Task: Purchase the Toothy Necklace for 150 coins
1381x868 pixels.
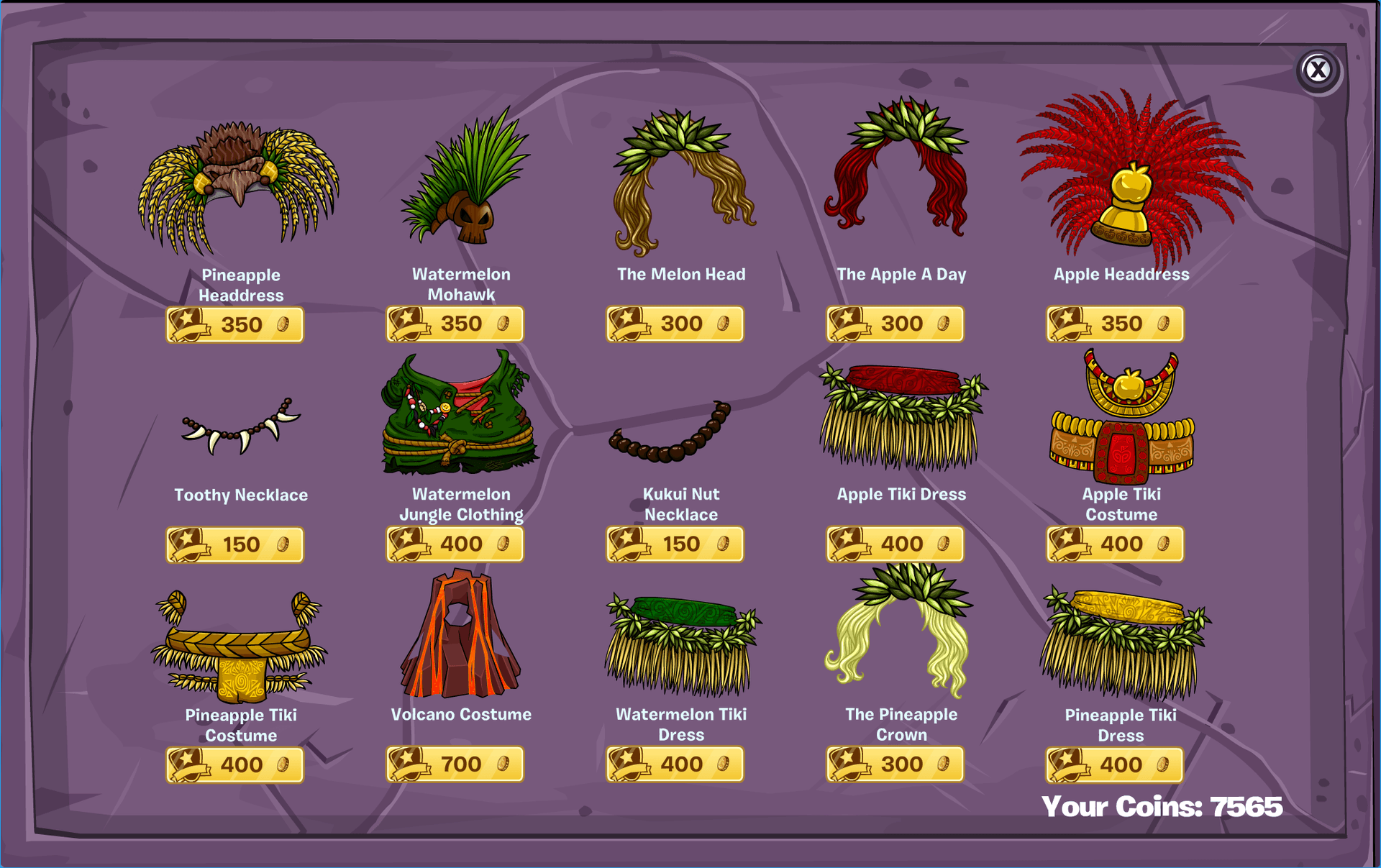Action: (235, 545)
